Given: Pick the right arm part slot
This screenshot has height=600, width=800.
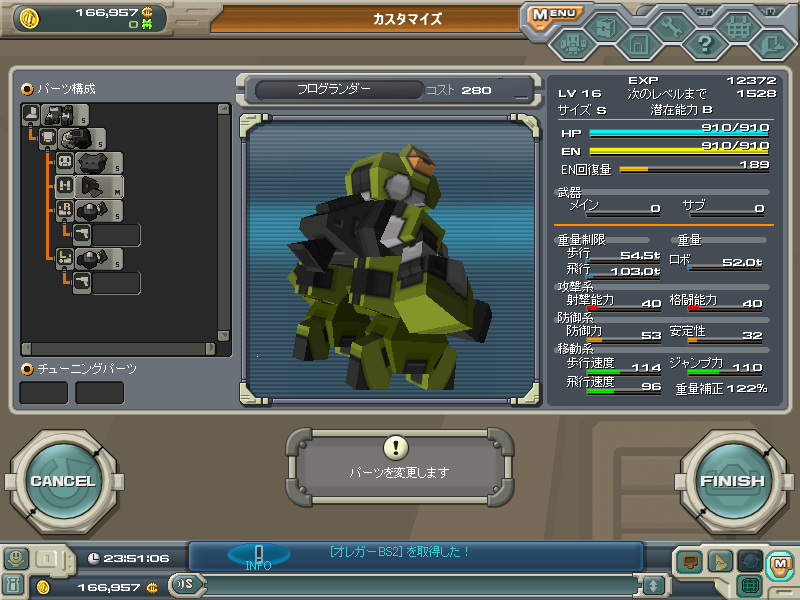Looking at the screenshot, I should tap(93, 210).
